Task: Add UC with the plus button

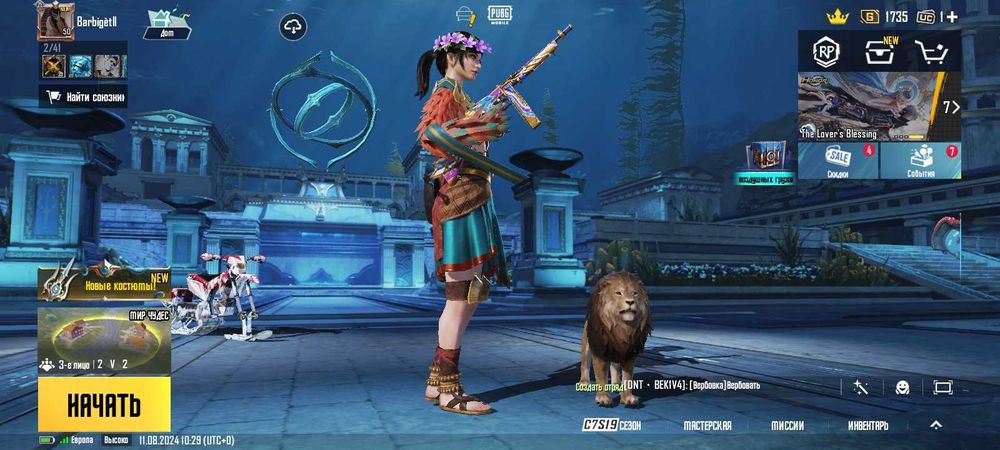Action: pos(951,16)
